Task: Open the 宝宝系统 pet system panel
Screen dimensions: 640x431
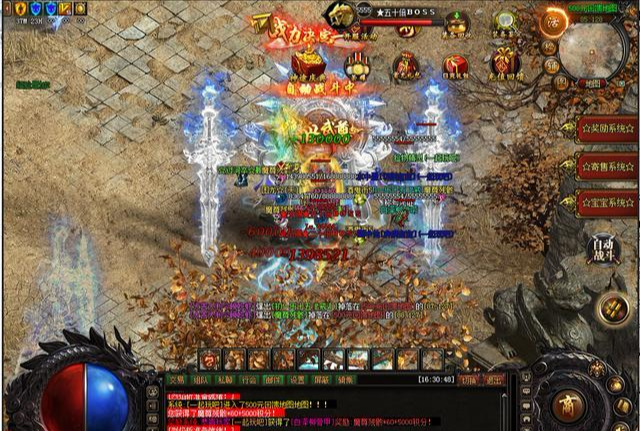Action: pyautogui.click(x=607, y=200)
